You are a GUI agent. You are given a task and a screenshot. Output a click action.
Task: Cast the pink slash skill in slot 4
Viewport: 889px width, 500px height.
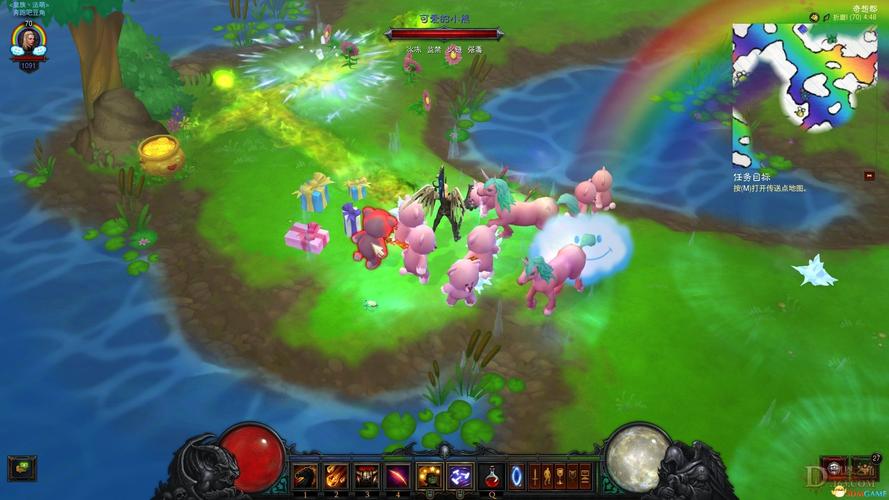[x=398, y=476]
